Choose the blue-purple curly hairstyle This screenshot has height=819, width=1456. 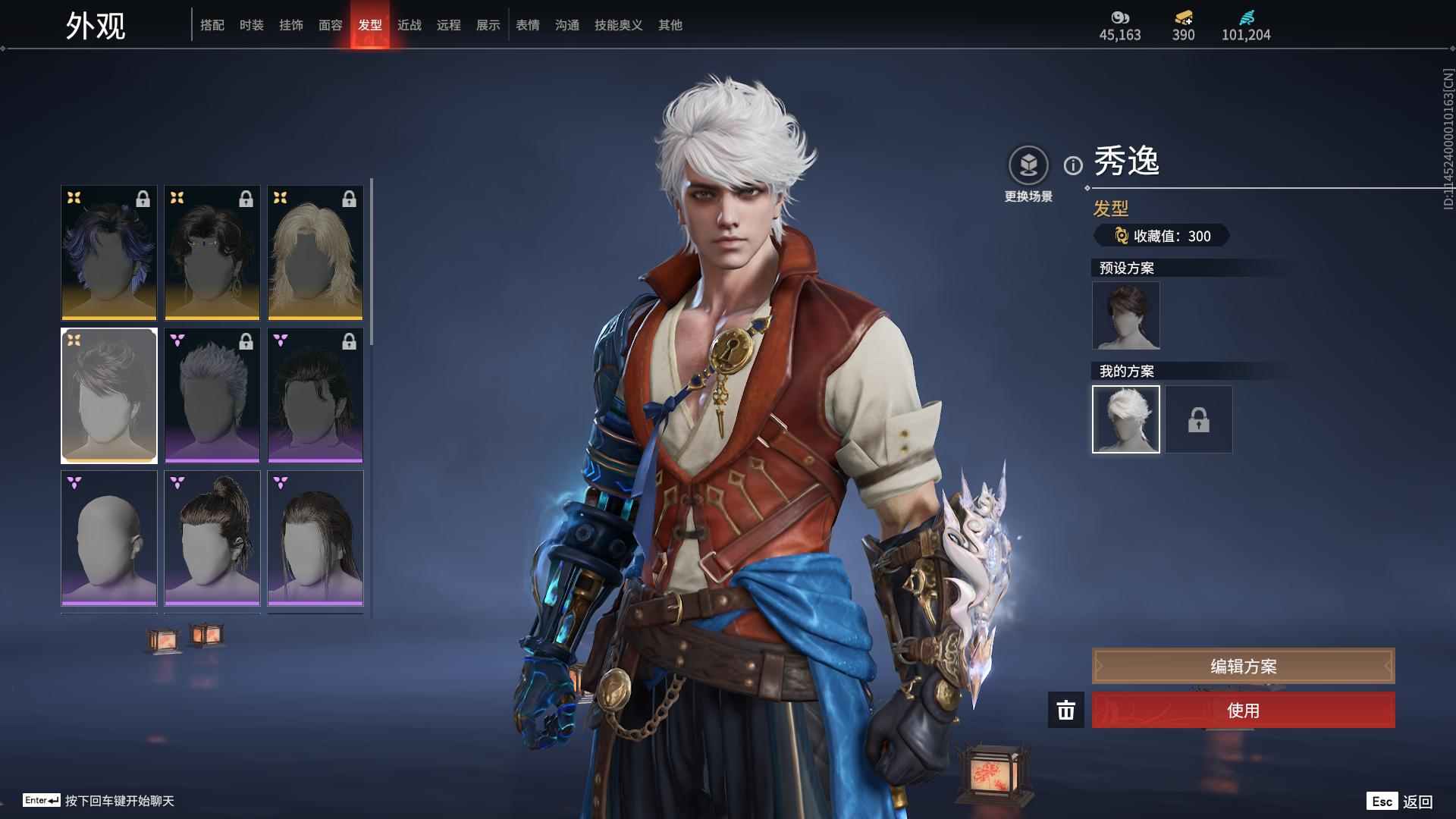pyautogui.click(x=109, y=253)
